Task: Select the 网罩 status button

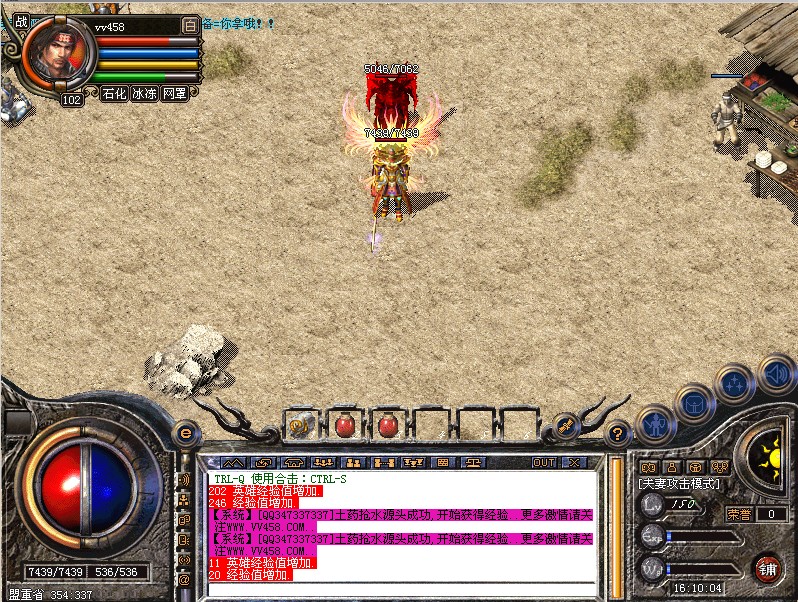Action: coord(175,94)
